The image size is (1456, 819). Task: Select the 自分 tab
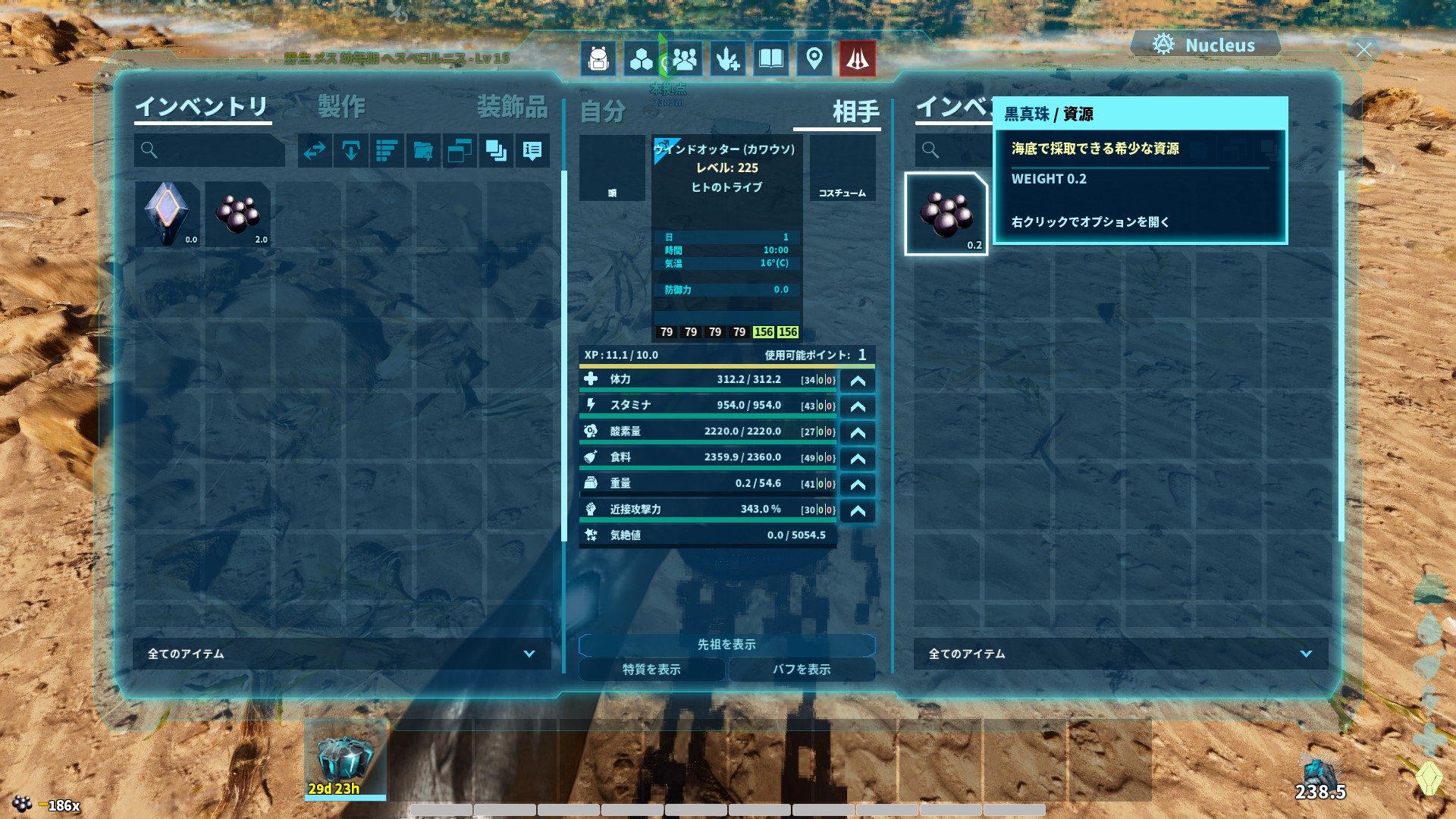click(x=603, y=112)
